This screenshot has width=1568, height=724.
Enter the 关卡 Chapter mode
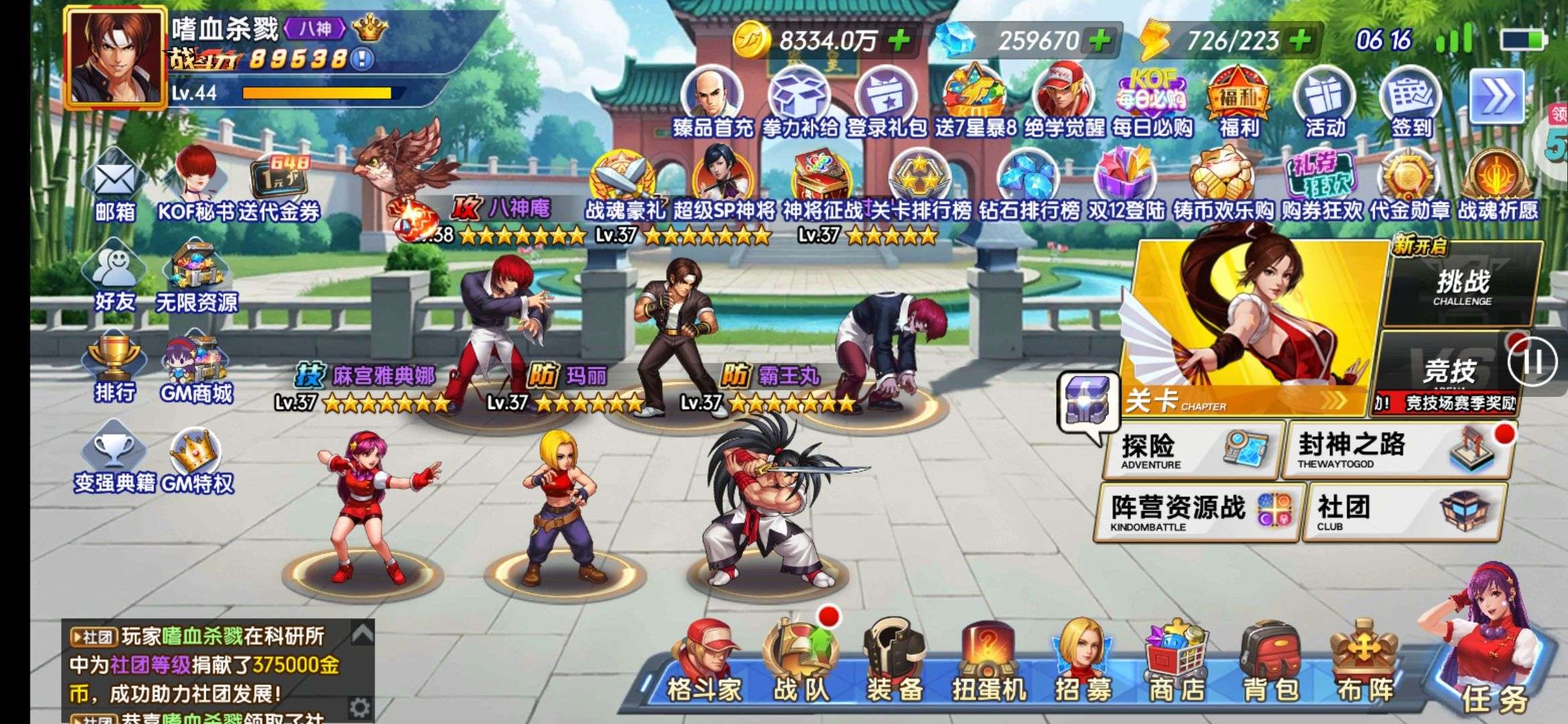click(x=1246, y=328)
